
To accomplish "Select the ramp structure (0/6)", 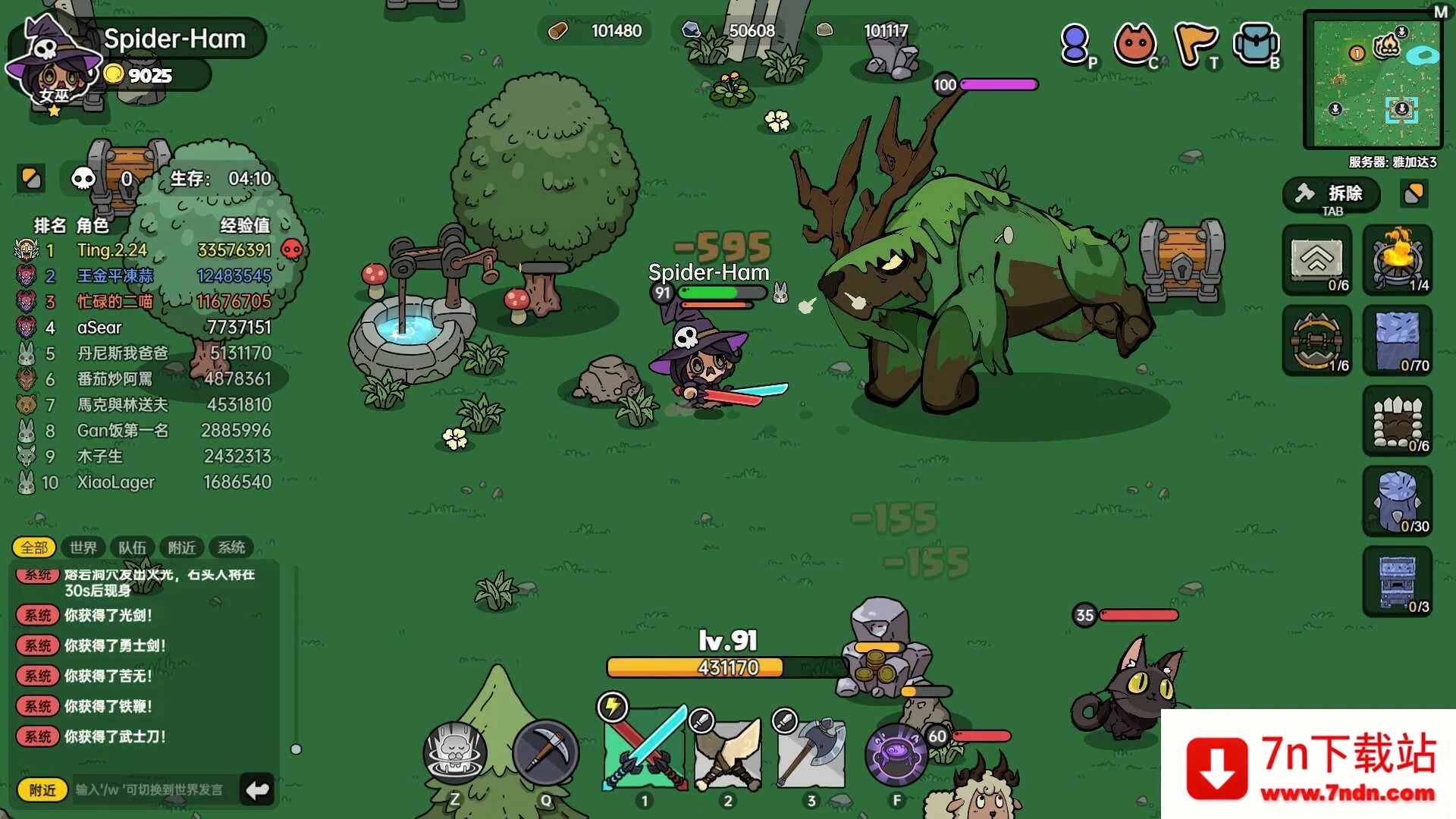I will 1317,260.
